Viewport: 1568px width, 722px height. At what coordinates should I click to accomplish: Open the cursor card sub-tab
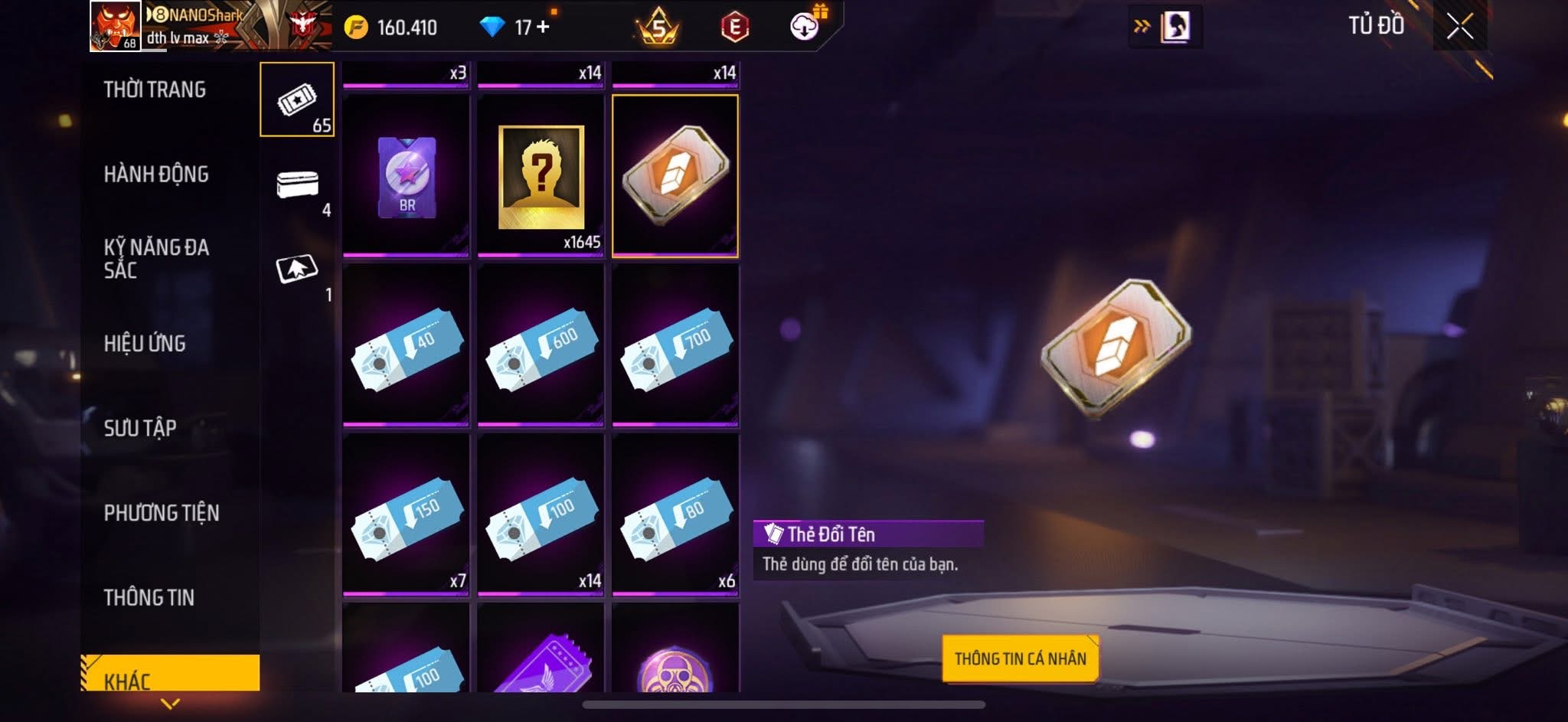point(297,270)
